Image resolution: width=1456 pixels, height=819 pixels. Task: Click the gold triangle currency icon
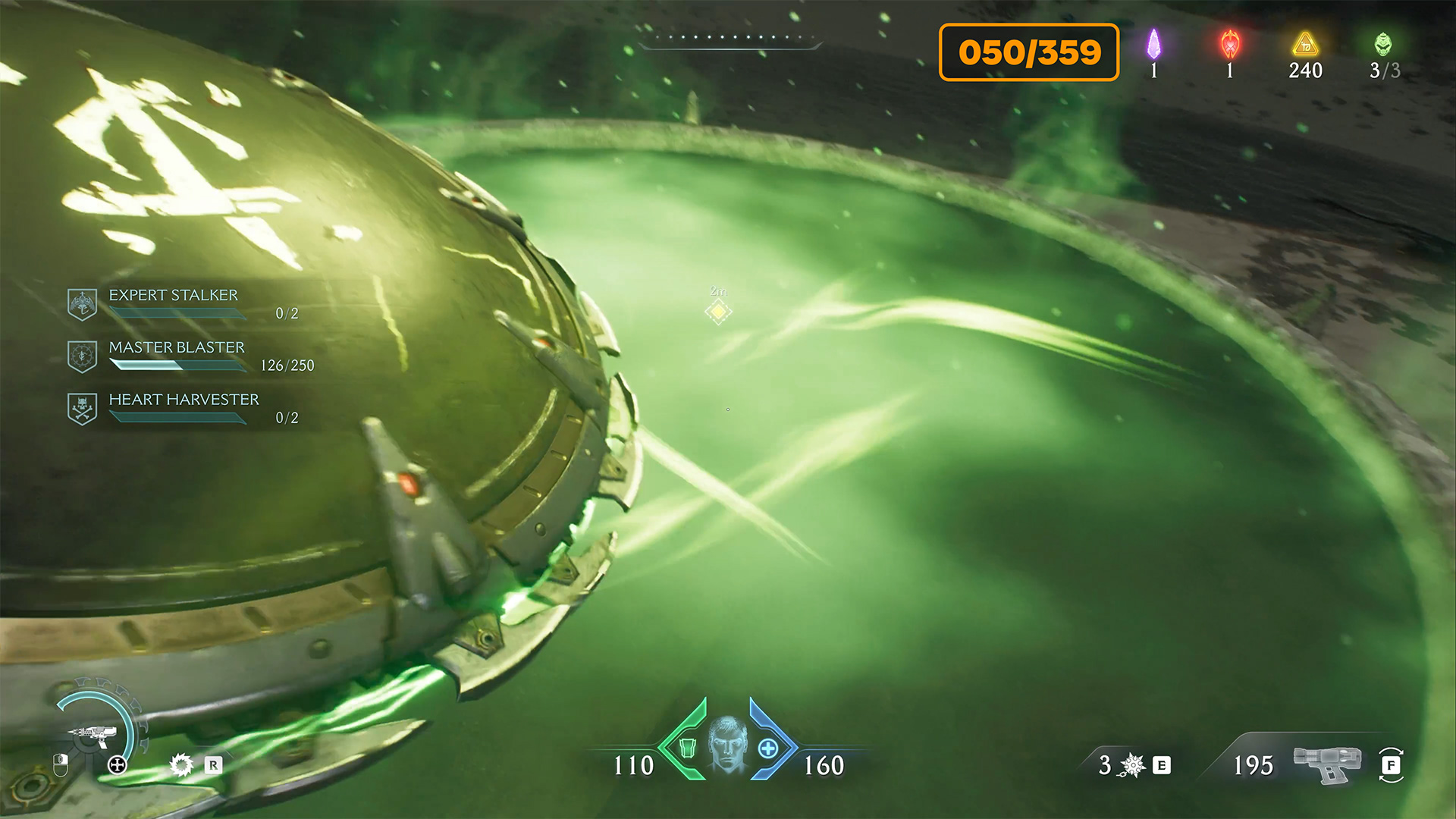click(x=1305, y=45)
